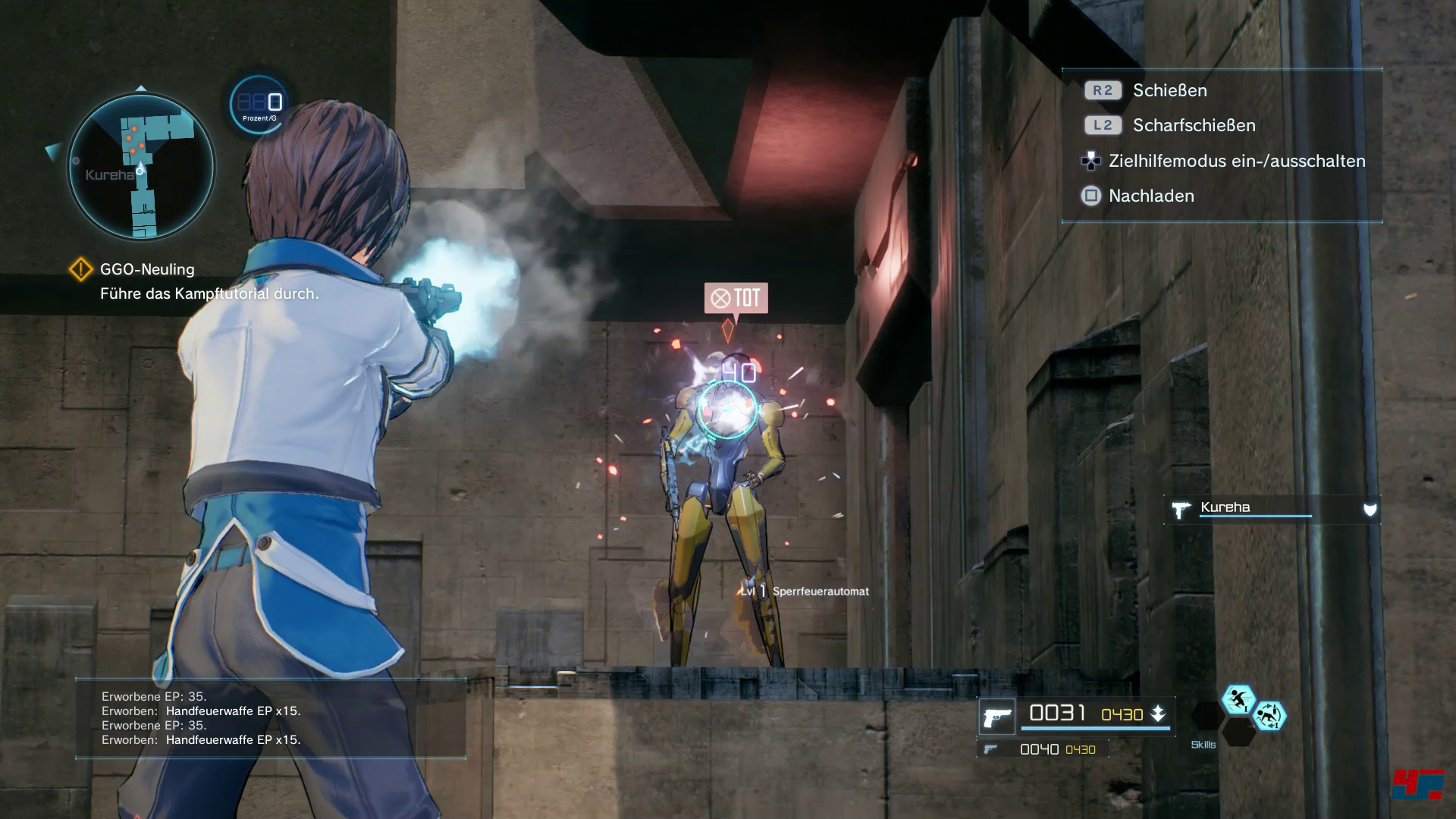Select the TOT marker above the enemy
Image resolution: width=1456 pixels, height=819 pixels.
736,298
